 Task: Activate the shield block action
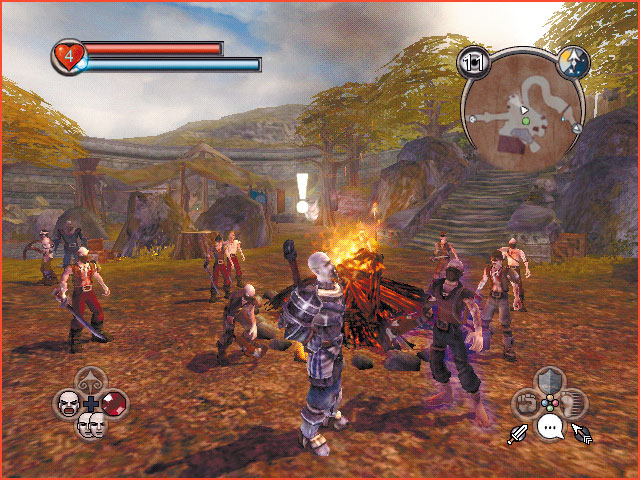click(549, 381)
